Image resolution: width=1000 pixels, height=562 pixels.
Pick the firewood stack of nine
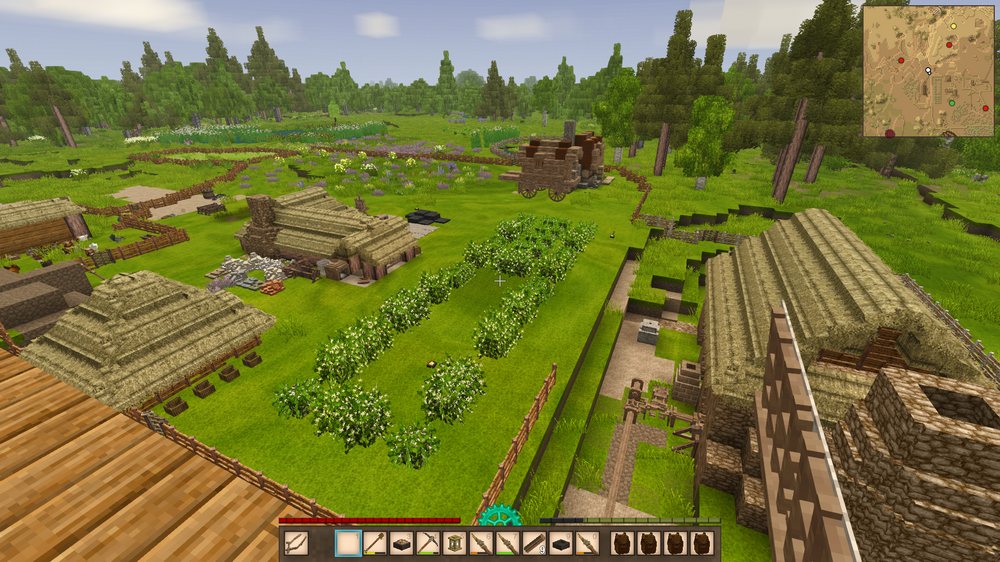point(534,543)
